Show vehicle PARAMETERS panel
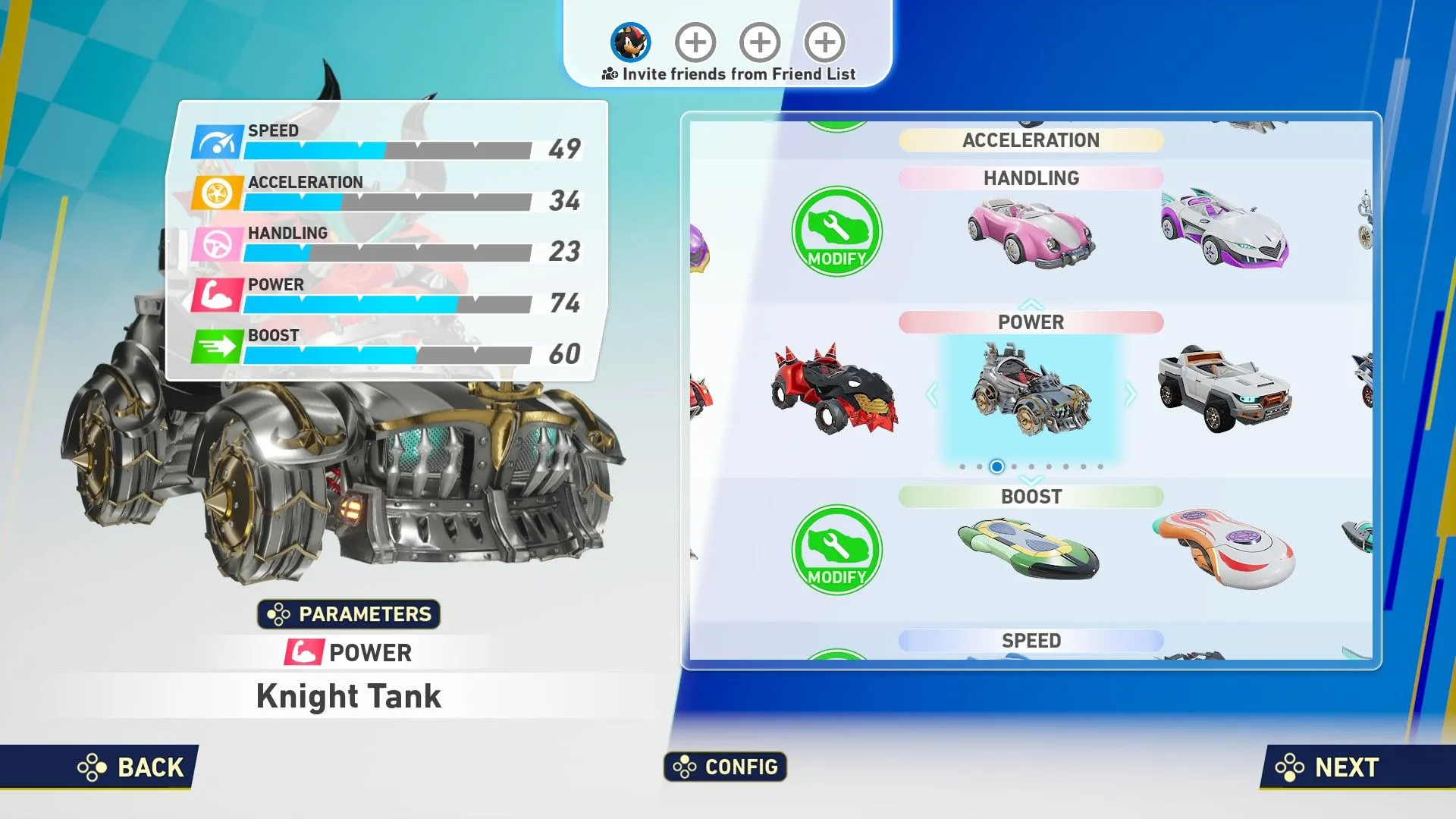The image size is (1456, 819). coord(349,613)
